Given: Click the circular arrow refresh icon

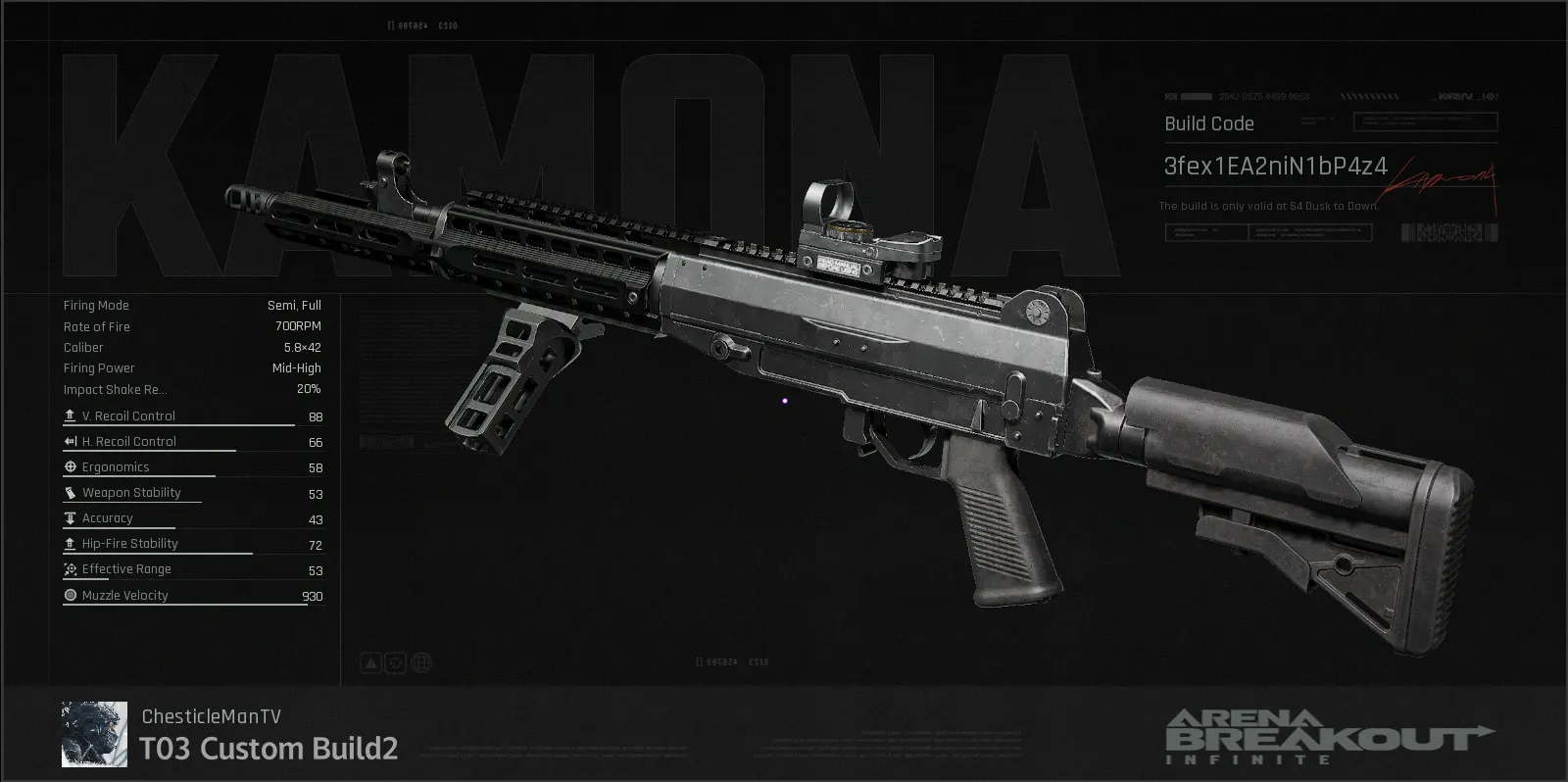Looking at the screenshot, I should (396, 663).
